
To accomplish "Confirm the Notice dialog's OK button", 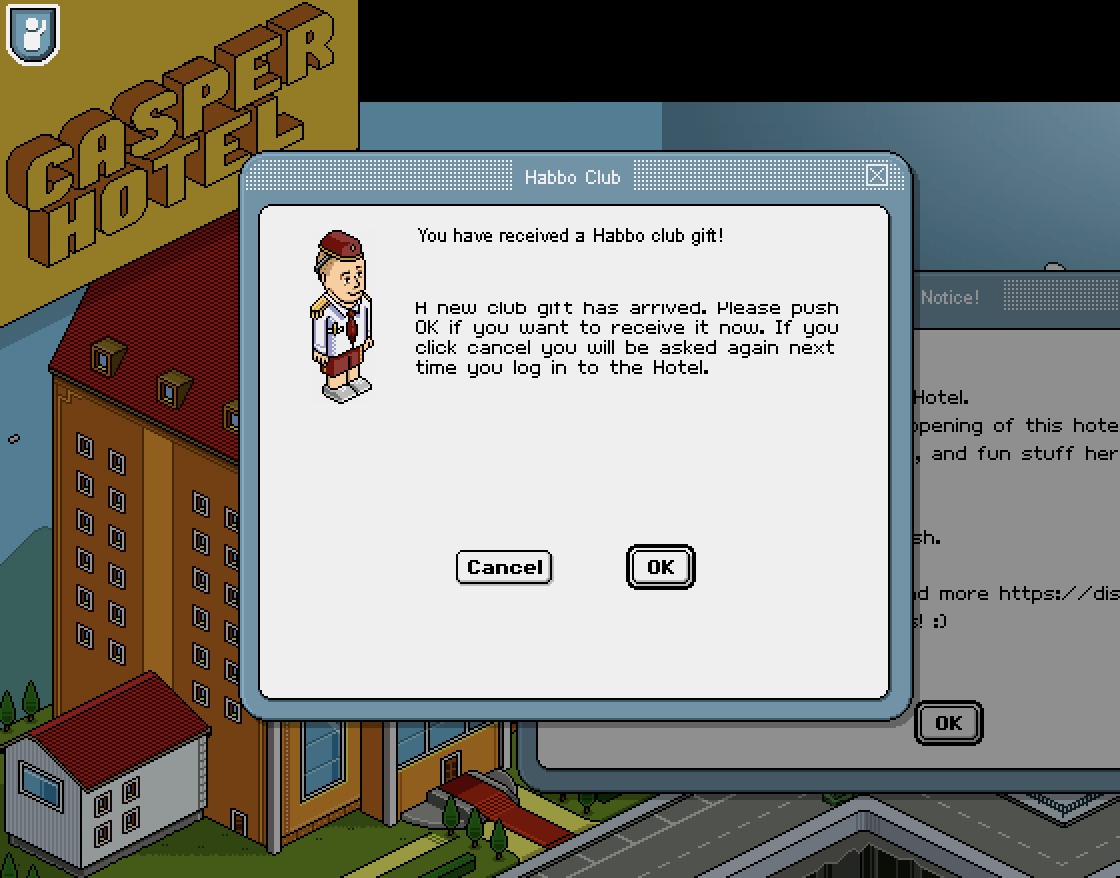I will 948,722.
